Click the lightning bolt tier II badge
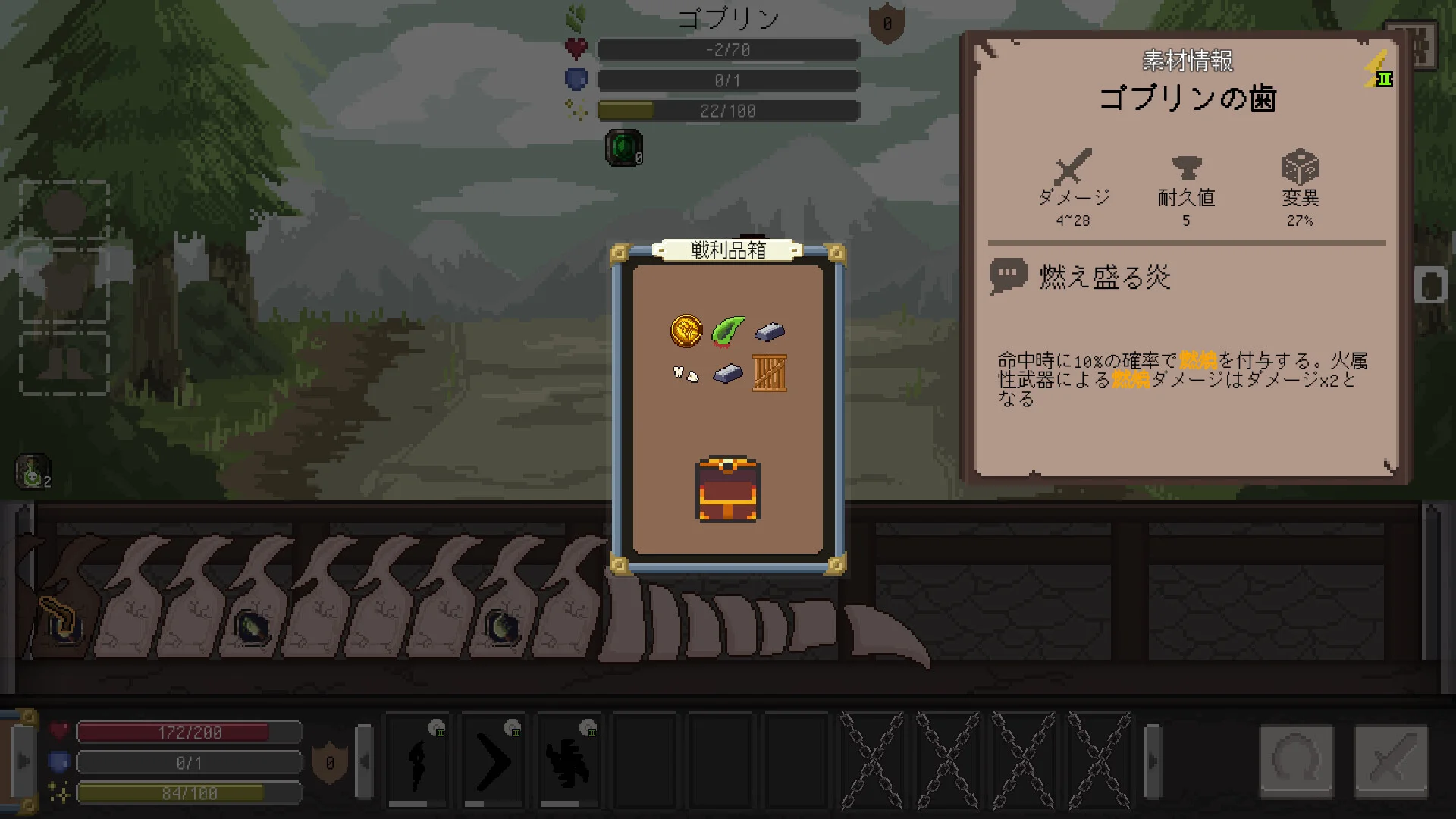1456x819 pixels. (x=1378, y=70)
